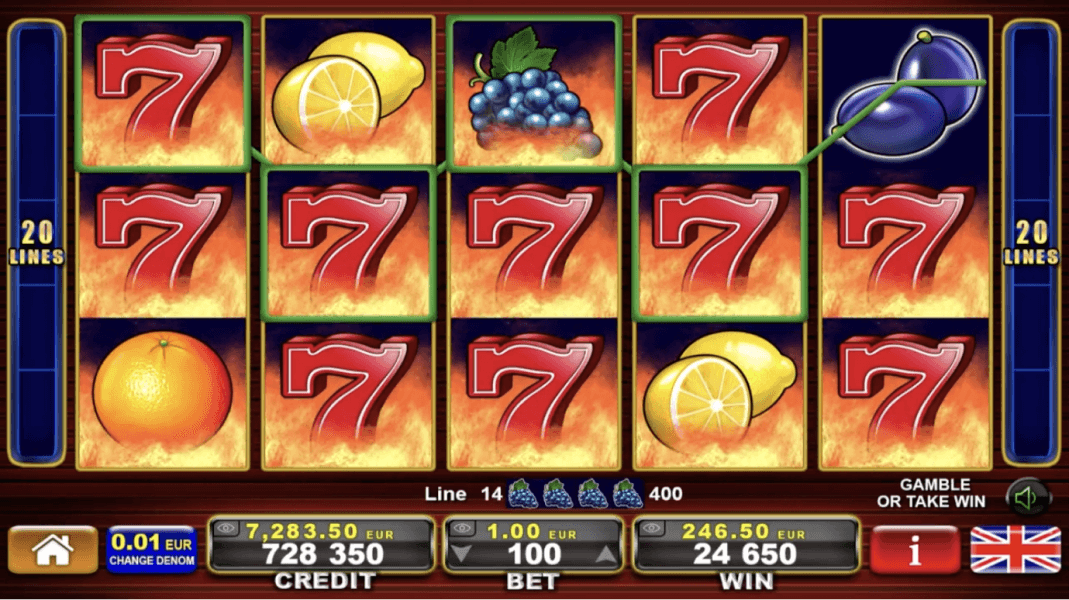This screenshot has width=1069, height=600.
Task: Go to the home lobby screen
Action: (53, 550)
